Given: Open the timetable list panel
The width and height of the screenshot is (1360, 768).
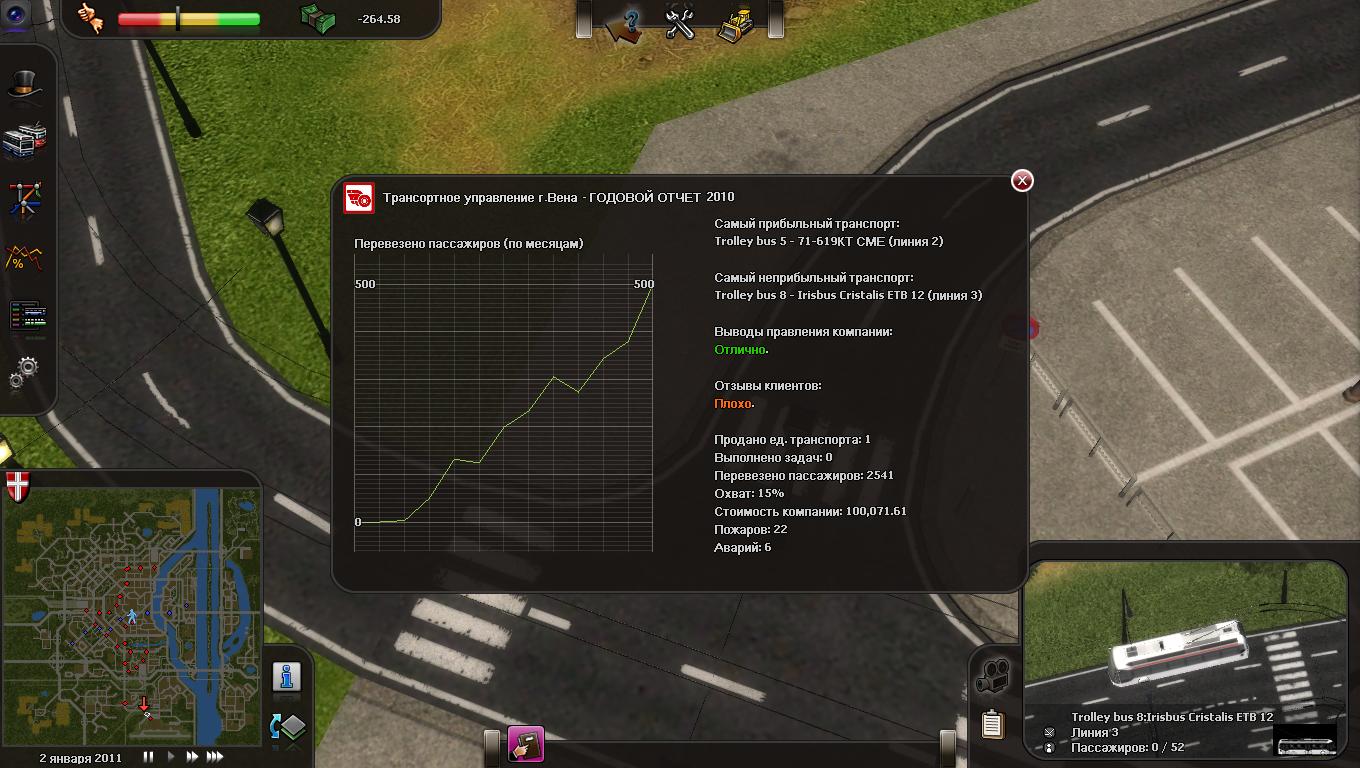Looking at the screenshot, I should coord(27,316).
